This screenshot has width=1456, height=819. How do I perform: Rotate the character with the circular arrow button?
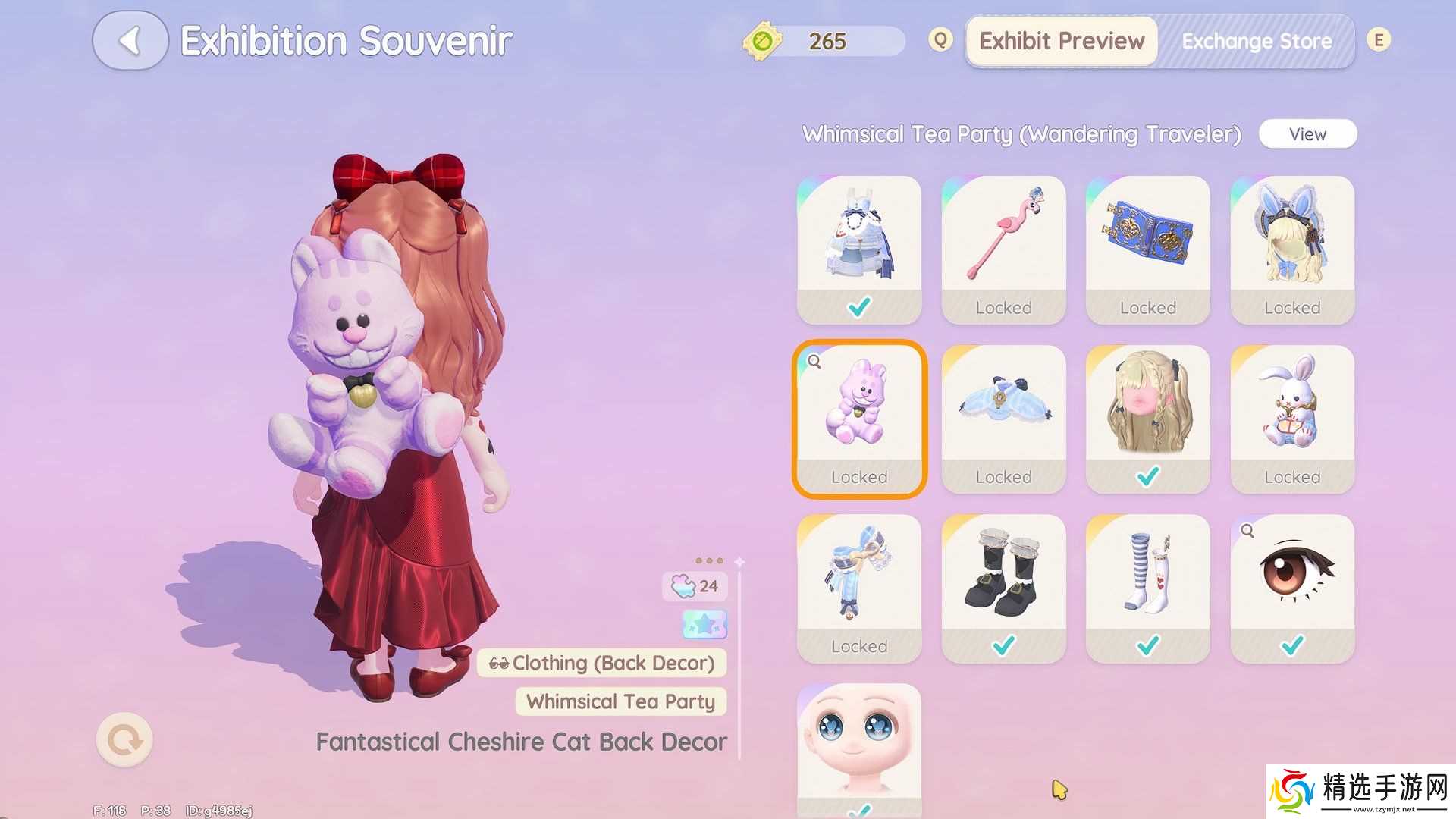(x=124, y=739)
